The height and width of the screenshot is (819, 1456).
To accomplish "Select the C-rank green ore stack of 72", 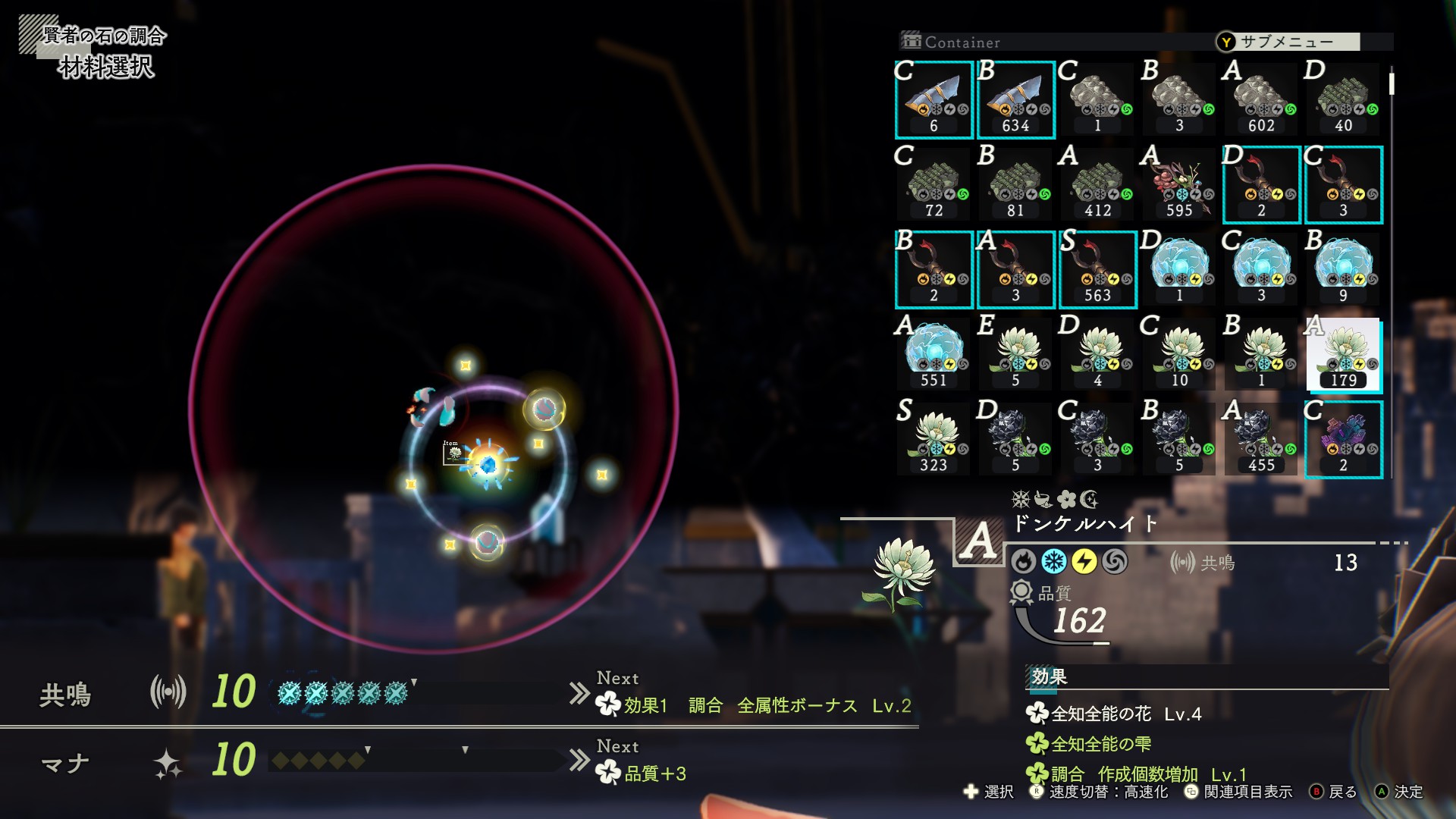I will tap(934, 185).
